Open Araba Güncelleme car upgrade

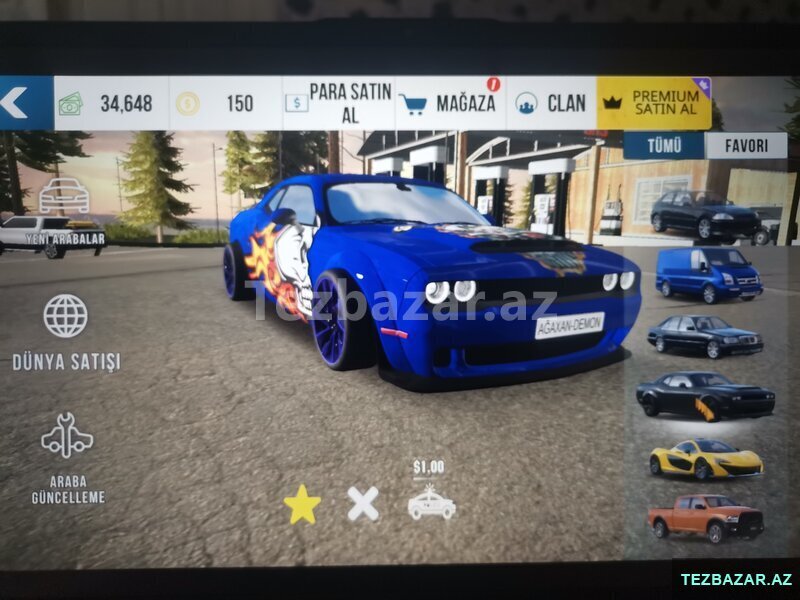(x=67, y=457)
